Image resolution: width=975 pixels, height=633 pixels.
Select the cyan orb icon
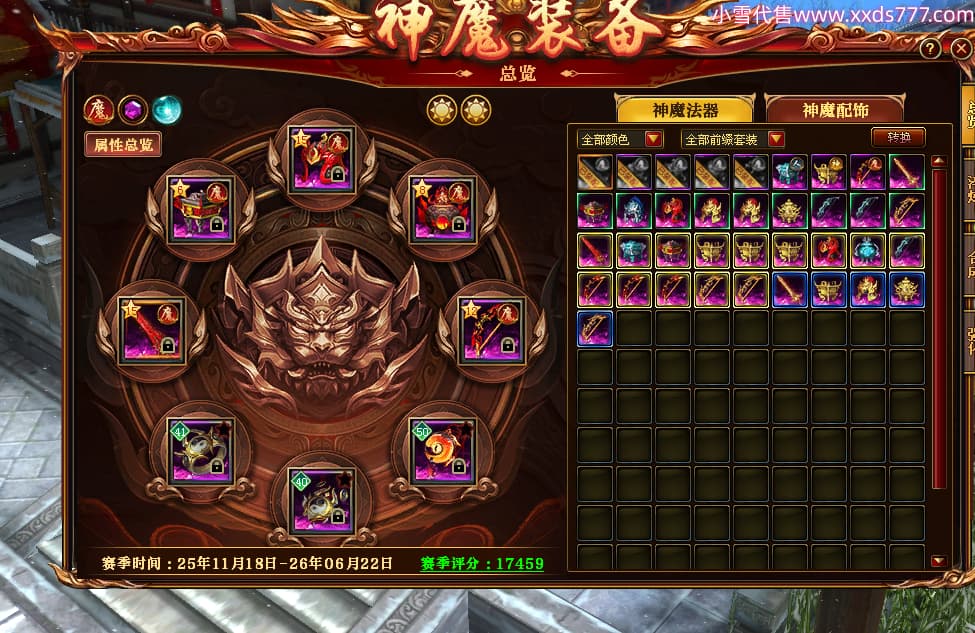[x=166, y=109]
